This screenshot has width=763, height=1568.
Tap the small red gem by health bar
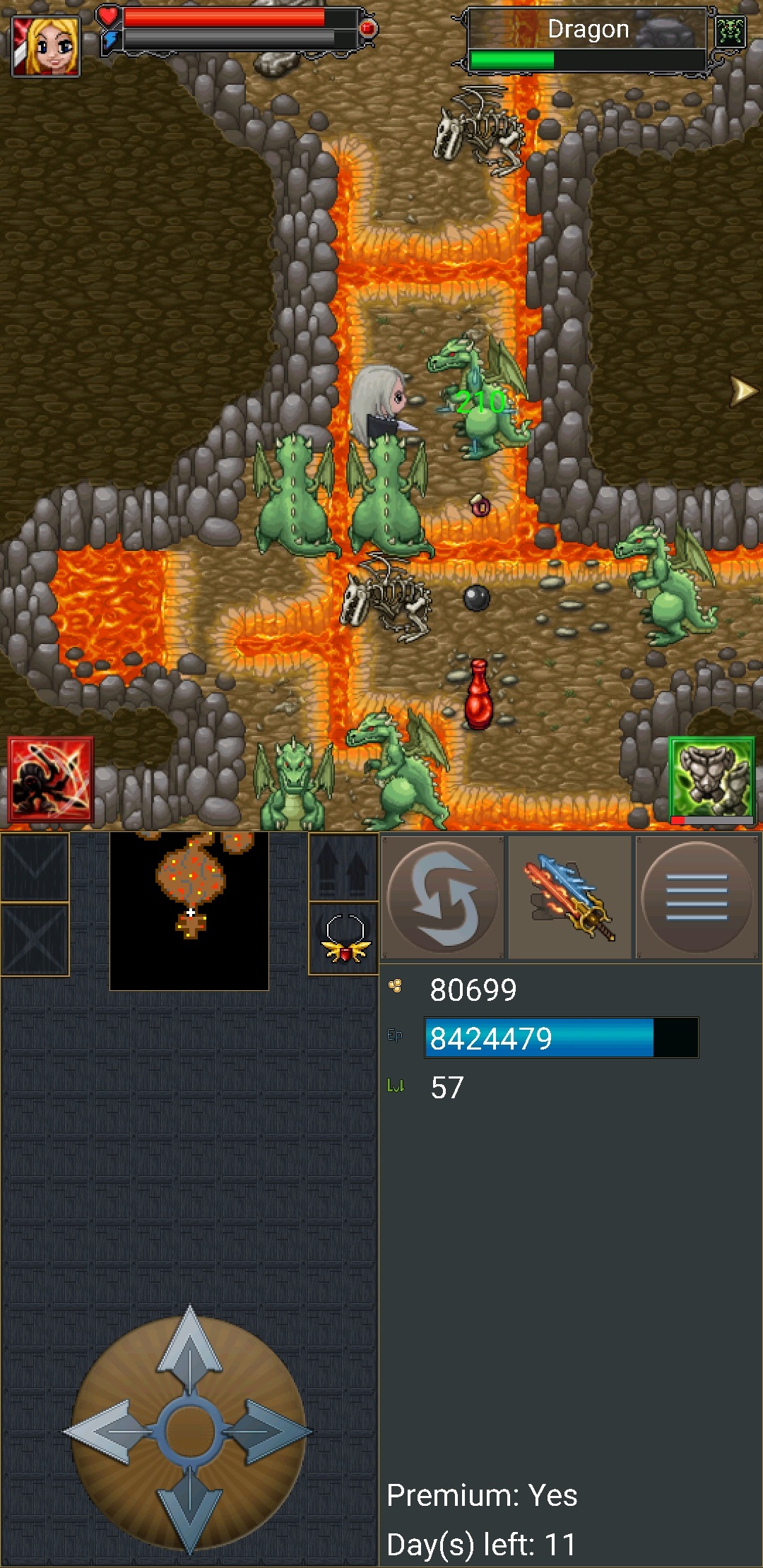click(x=367, y=28)
